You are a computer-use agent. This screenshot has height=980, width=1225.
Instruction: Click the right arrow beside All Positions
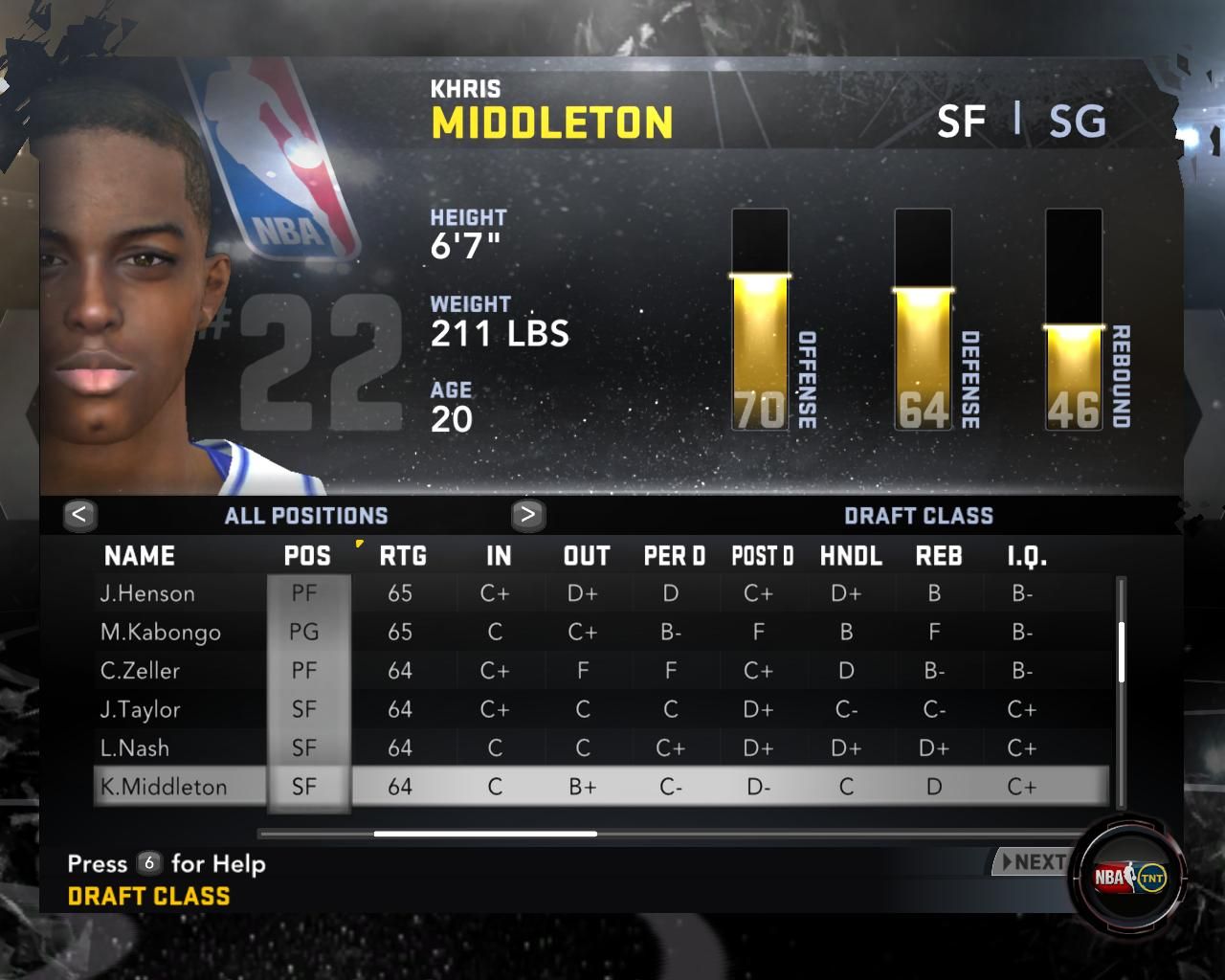[x=527, y=515]
